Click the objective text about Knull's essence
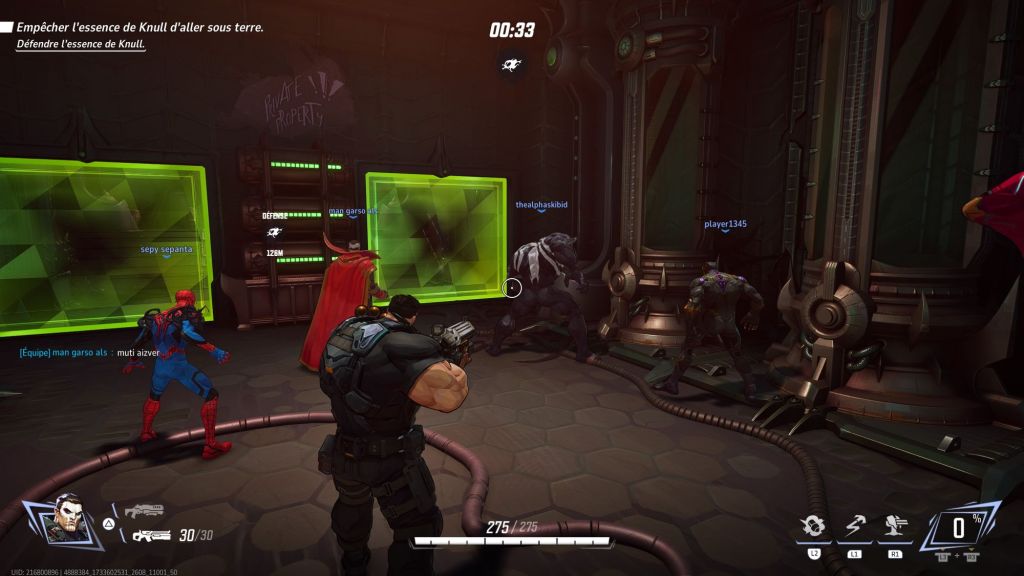The height and width of the screenshot is (576, 1024). click(140, 28)
